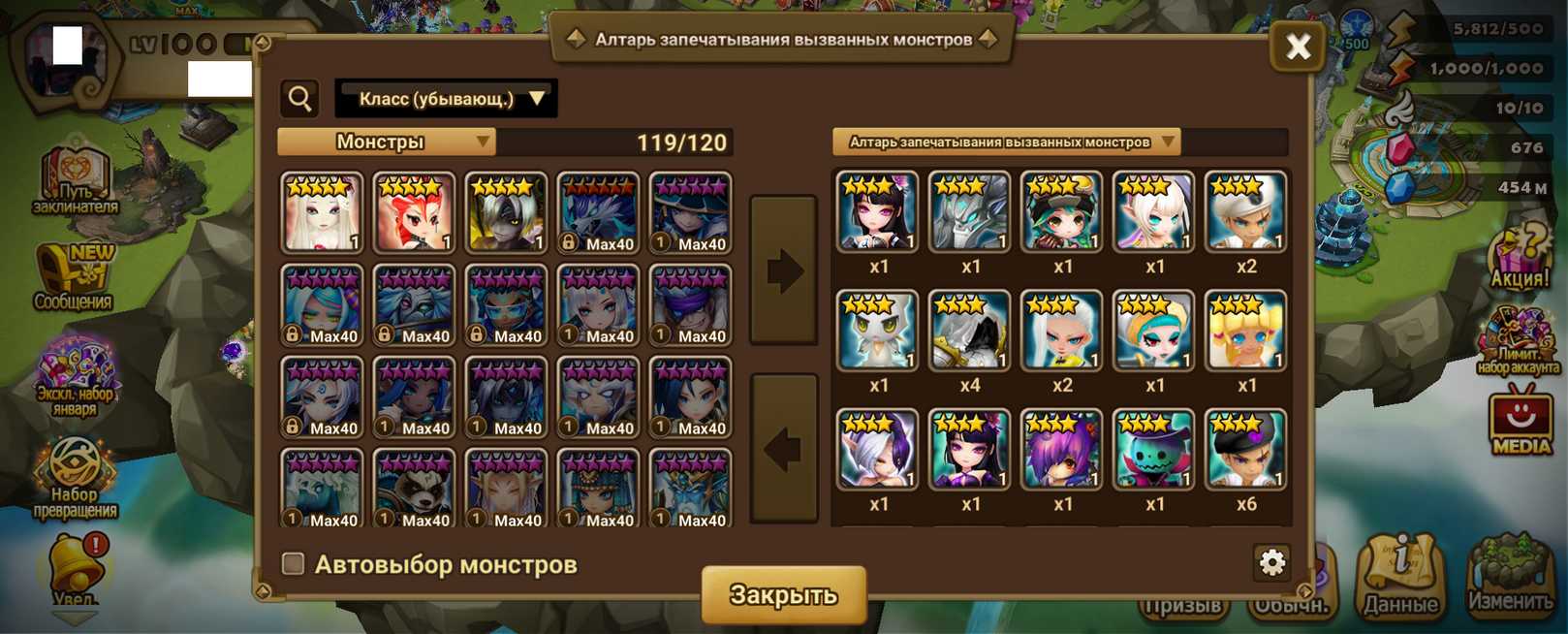Toggle the "Автовыбор монстров" checkbox

coord(293,563)
